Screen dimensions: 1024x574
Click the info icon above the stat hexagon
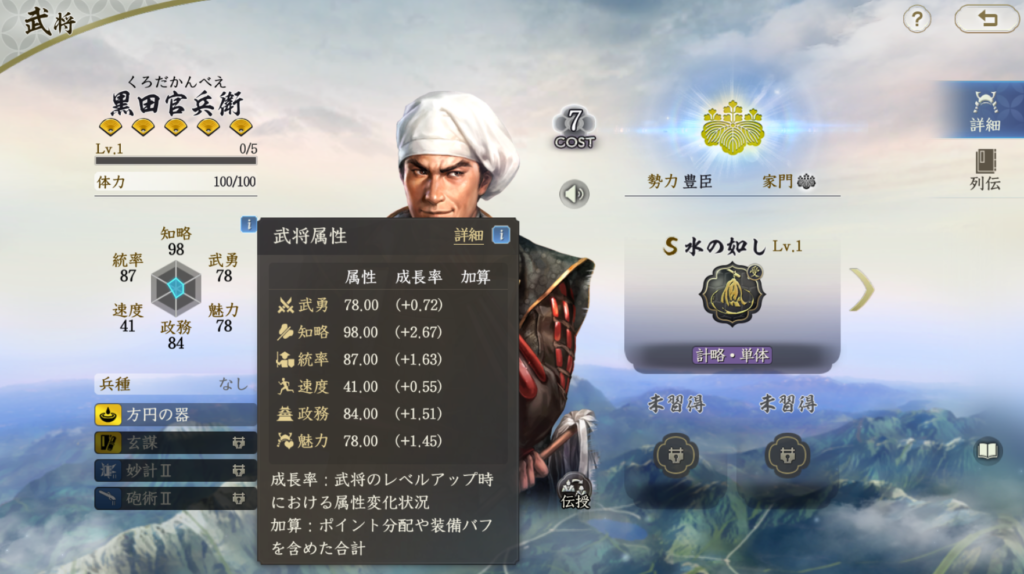click(x=248, y=224)
